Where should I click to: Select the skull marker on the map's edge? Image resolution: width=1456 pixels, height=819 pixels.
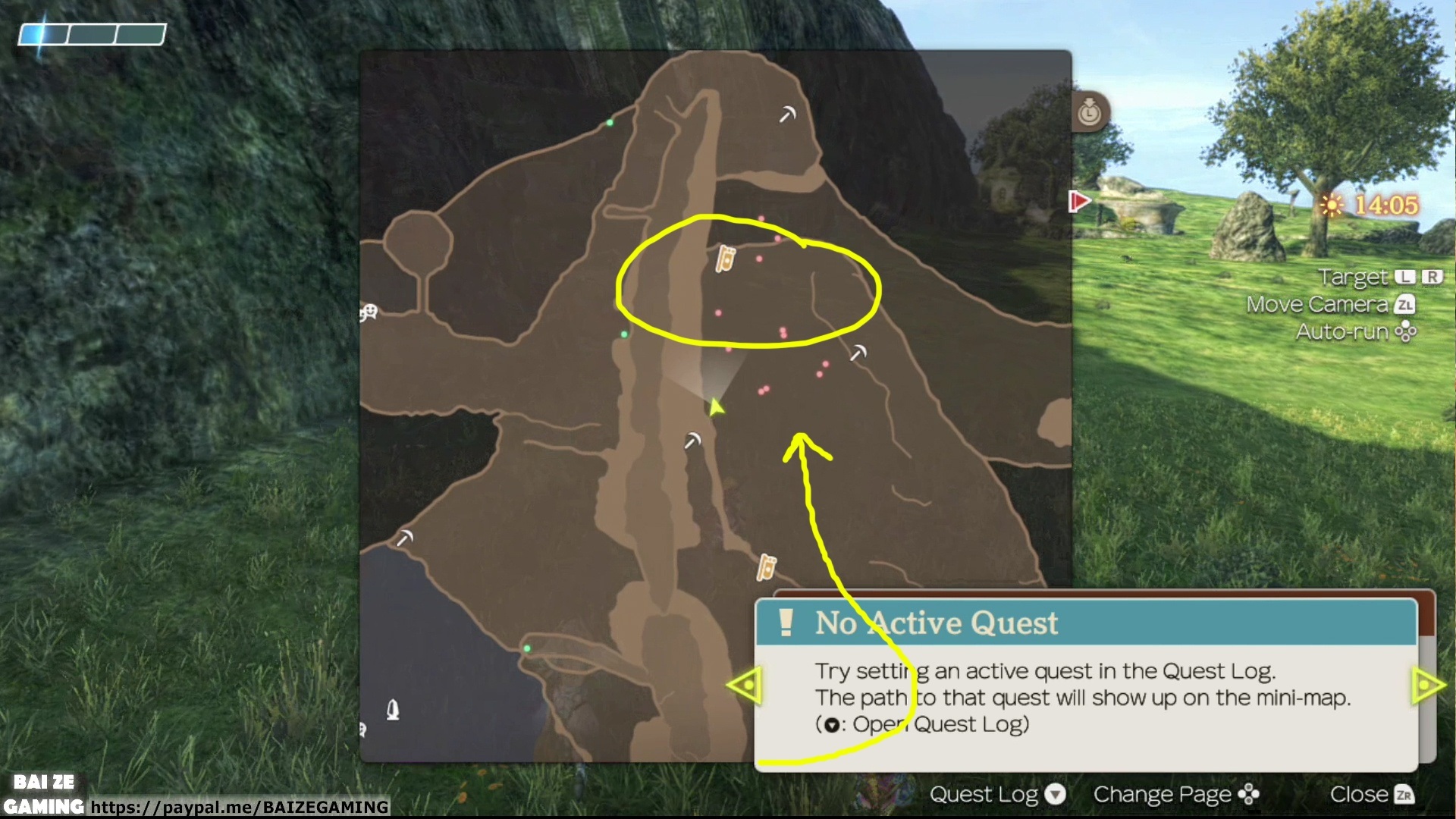tap(369, 312)
